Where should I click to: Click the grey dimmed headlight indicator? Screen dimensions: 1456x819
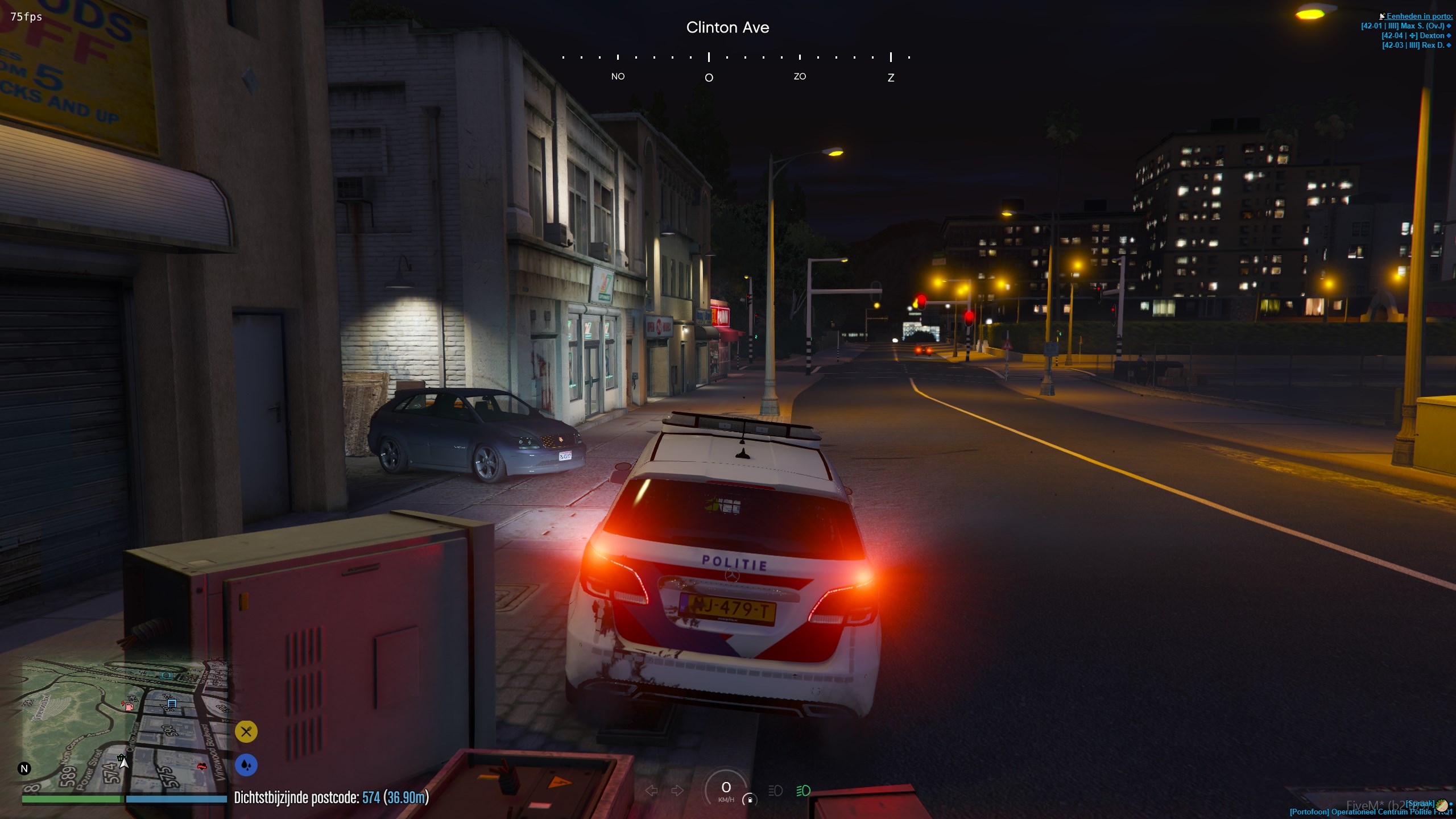775,791
